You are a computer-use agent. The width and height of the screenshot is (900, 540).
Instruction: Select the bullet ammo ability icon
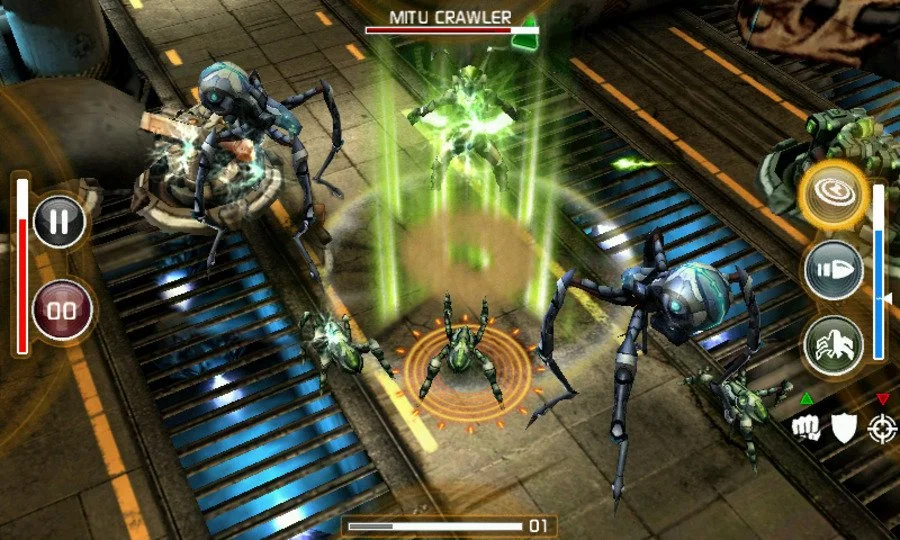[833, 269]
